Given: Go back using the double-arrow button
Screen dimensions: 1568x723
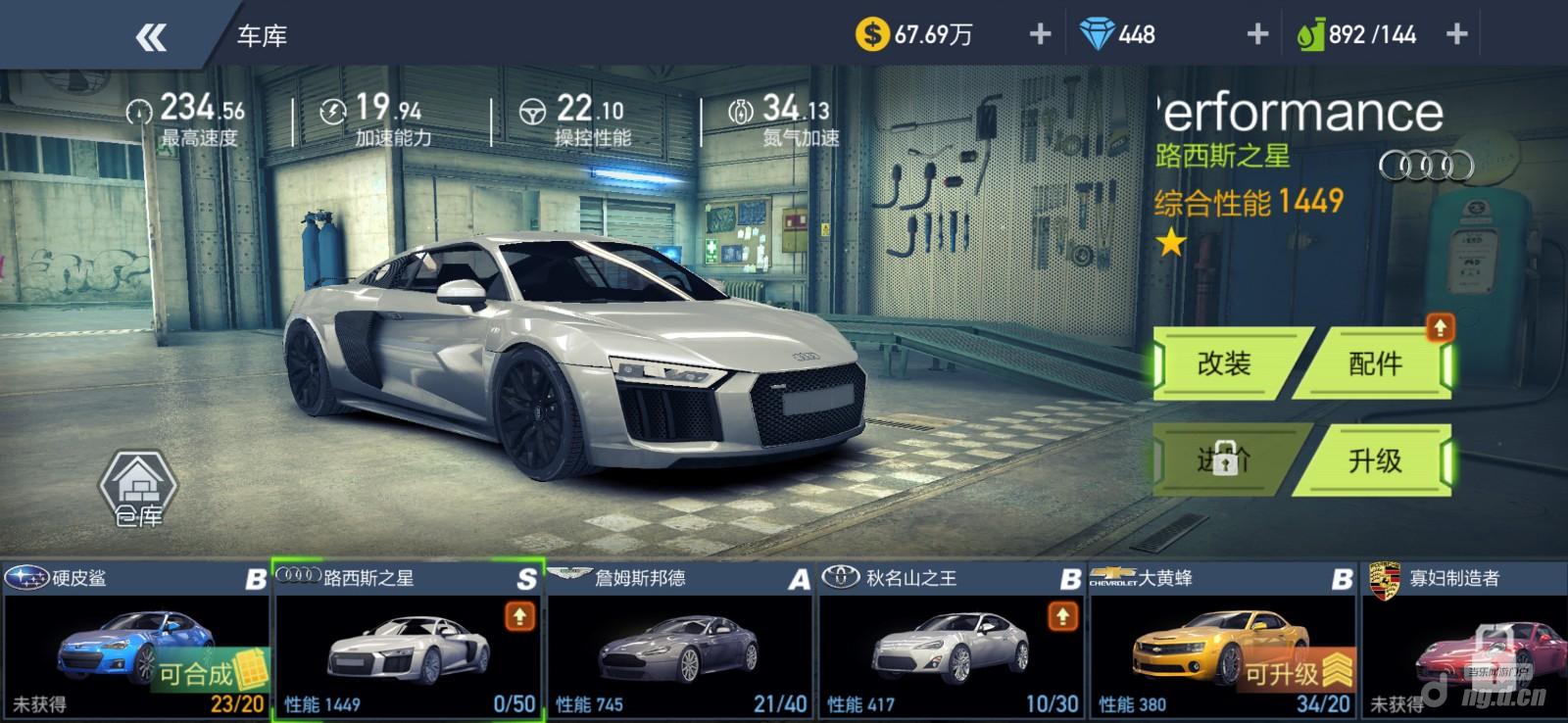Looking at the screenshot, I should (151, 37).
